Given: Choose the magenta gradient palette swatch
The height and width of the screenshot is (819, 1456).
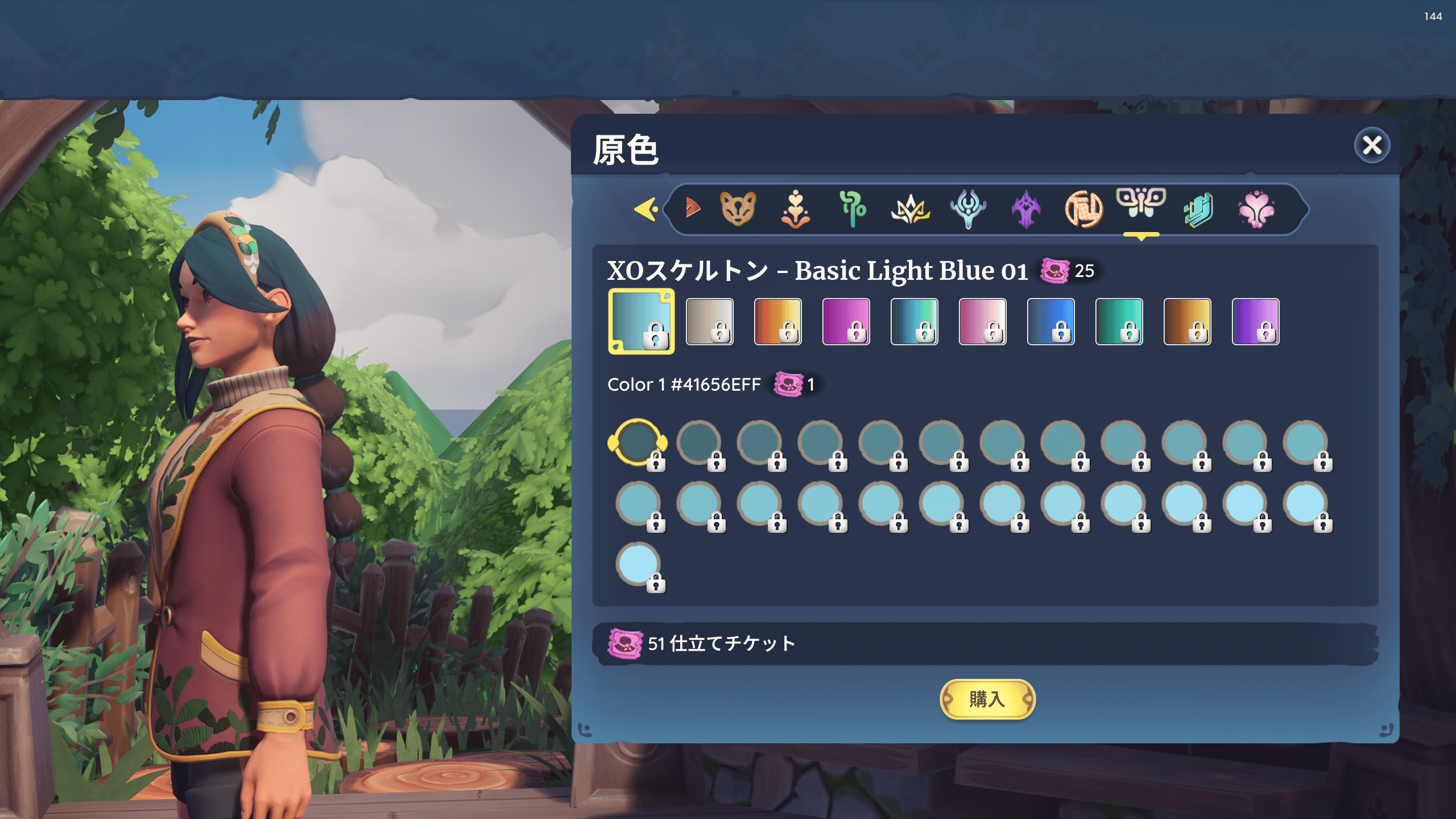Looking at the screenshot, I should click(x=846, y=321).
